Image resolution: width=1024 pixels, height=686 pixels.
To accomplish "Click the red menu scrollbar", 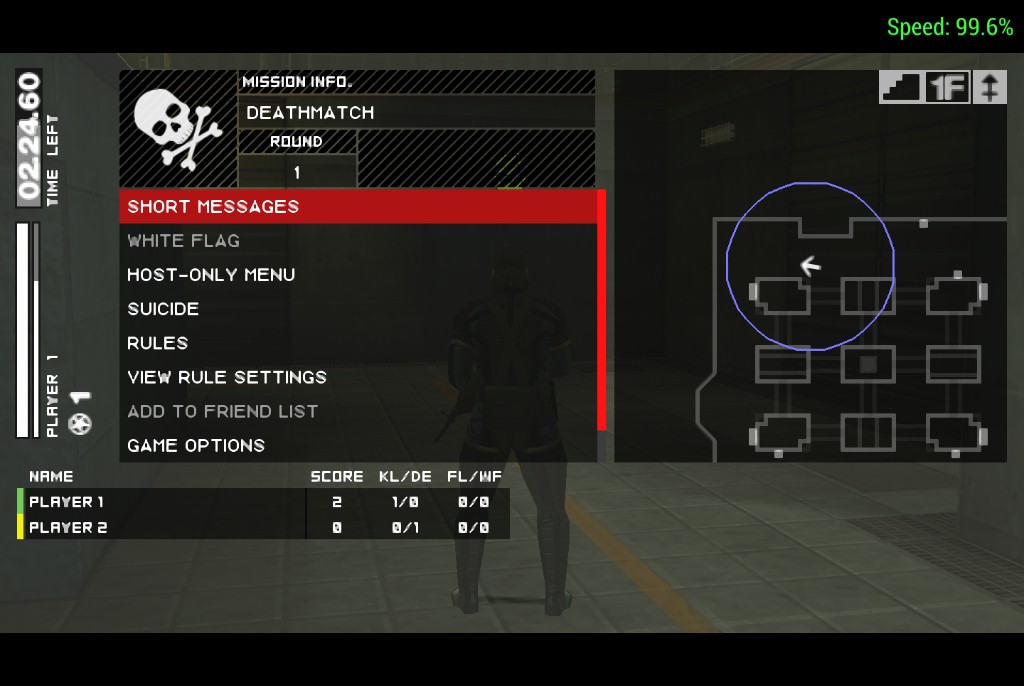I will coord(601,310).
